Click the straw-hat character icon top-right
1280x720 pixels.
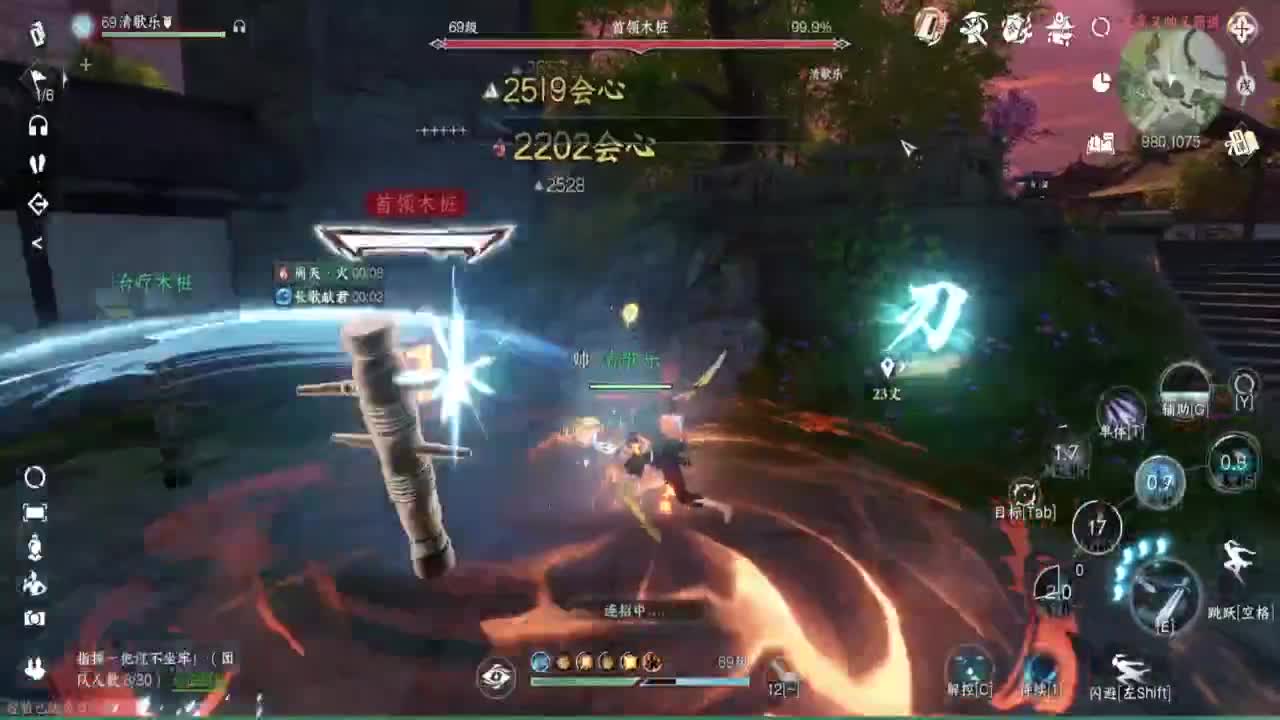click(x=972, y=28)
